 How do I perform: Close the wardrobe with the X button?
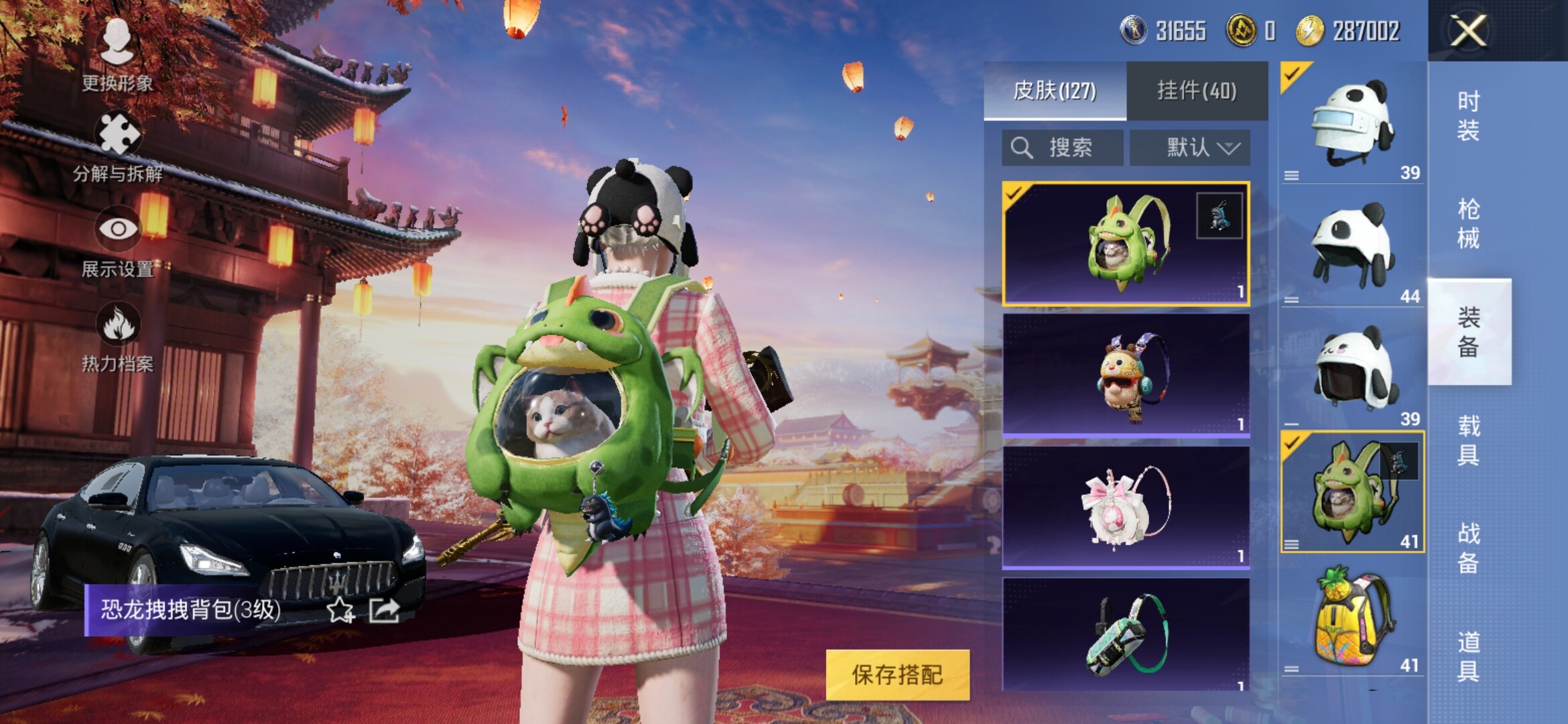click(1467, 31)
